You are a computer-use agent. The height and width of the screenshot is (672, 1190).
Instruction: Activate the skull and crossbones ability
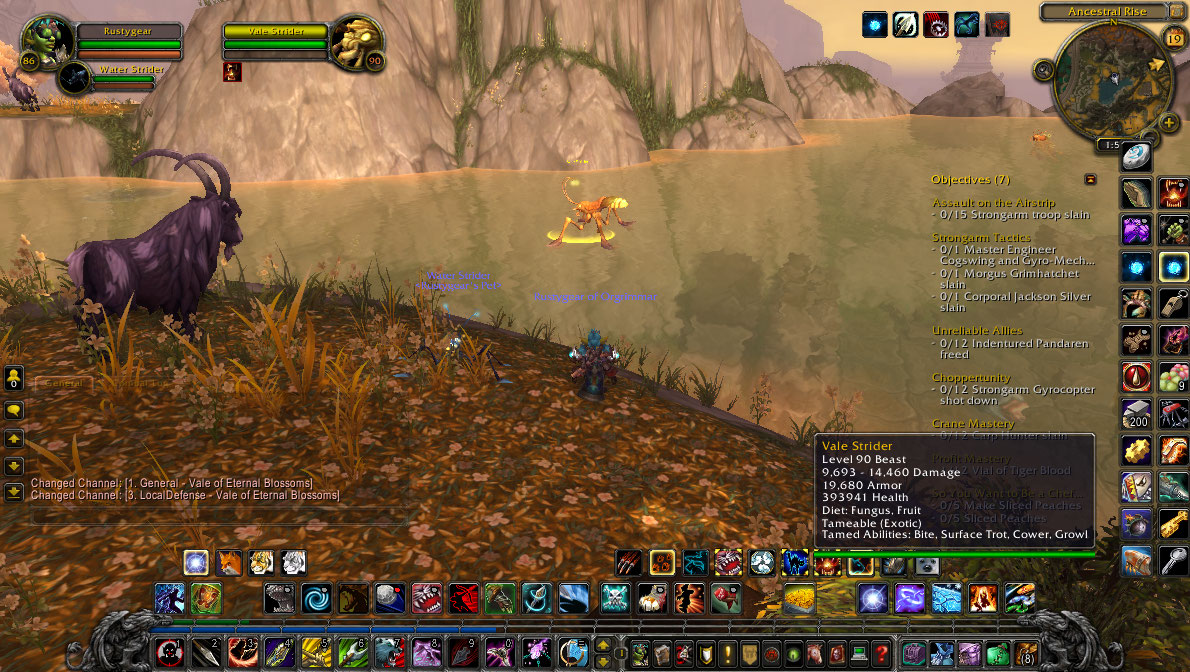pyautogui.click(x=614, y=598)
